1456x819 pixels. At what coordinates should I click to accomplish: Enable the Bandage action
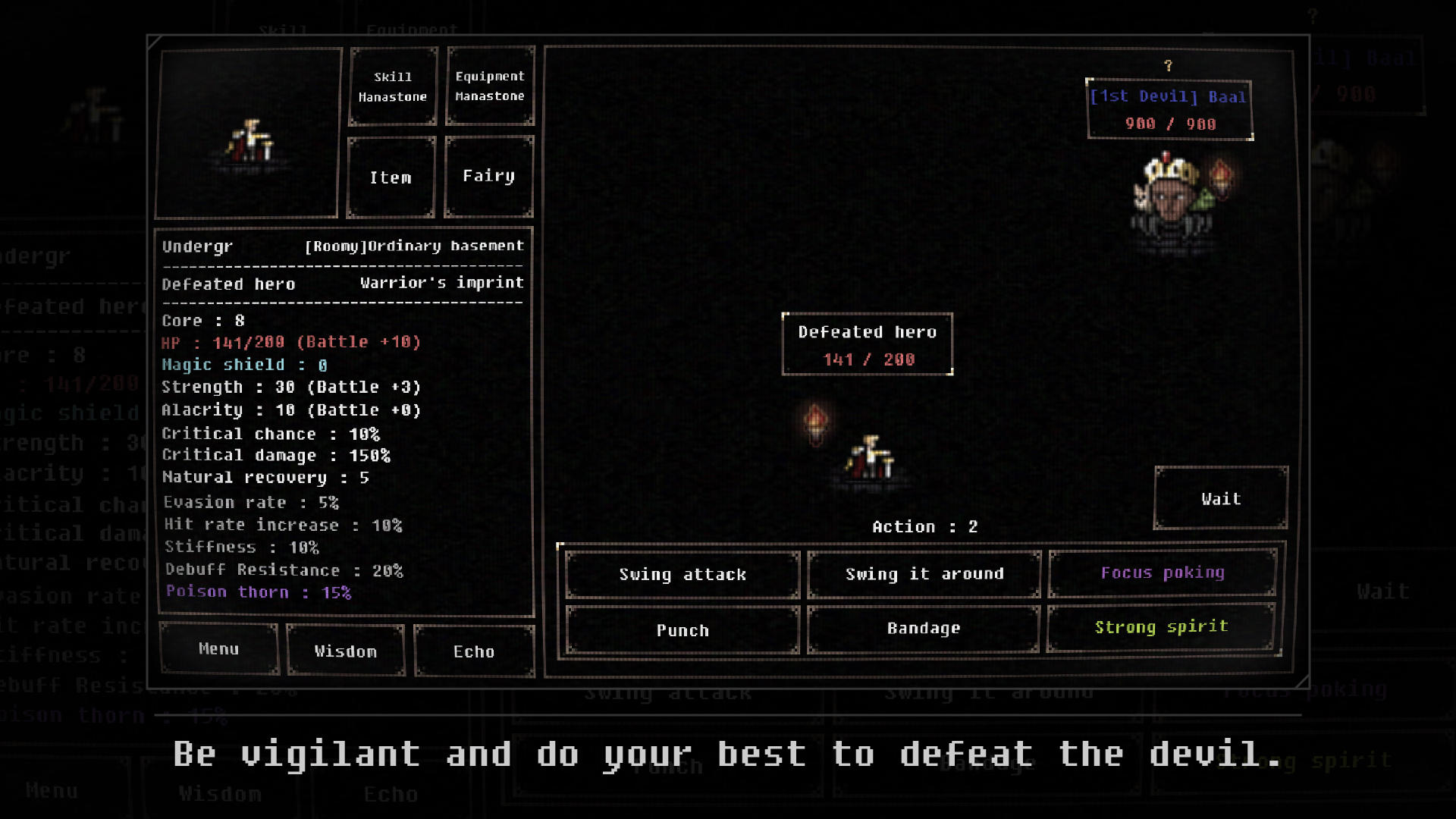[x=922, y=628]
